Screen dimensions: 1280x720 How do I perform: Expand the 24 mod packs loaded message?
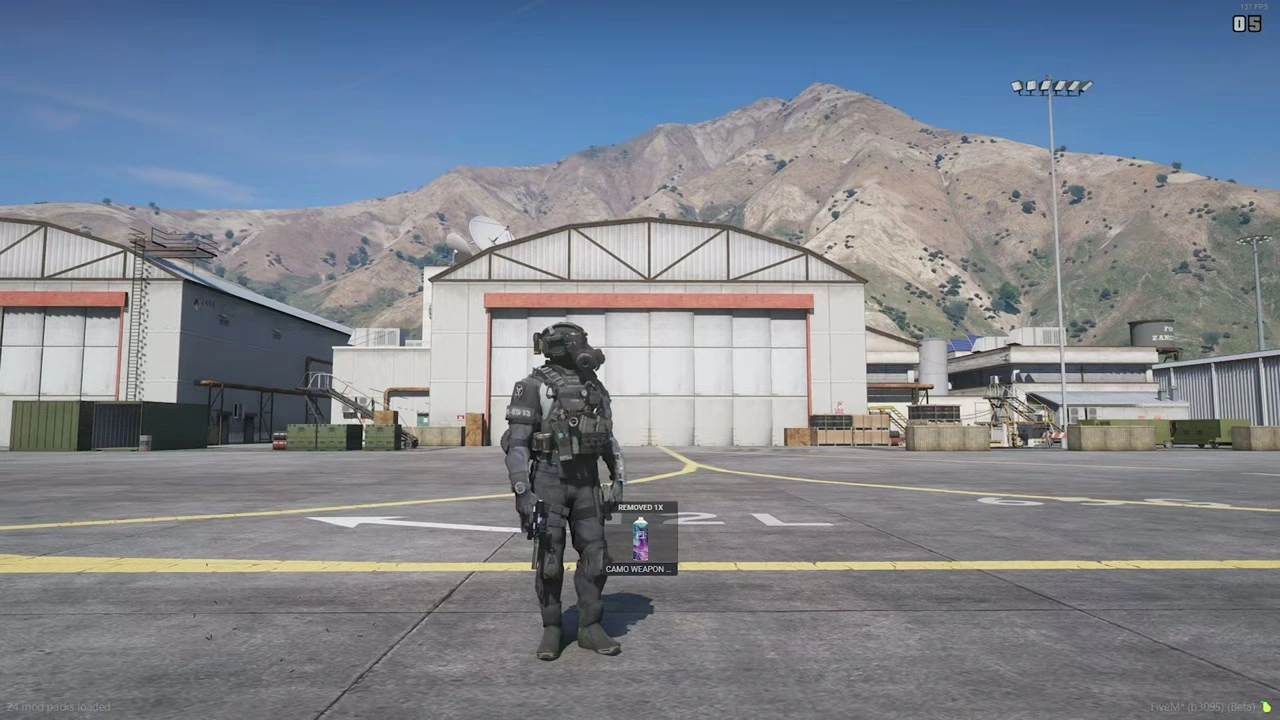pyautogui.click(x=58, y=707)
